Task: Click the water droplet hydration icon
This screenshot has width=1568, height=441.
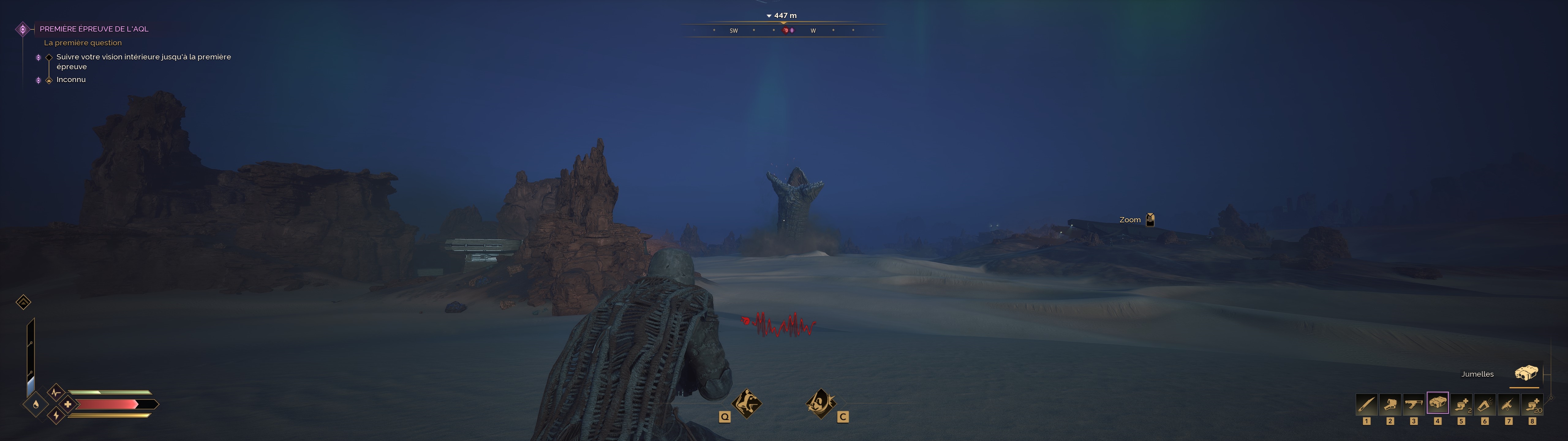Action: pyautogui.click(x=36, y=404)
